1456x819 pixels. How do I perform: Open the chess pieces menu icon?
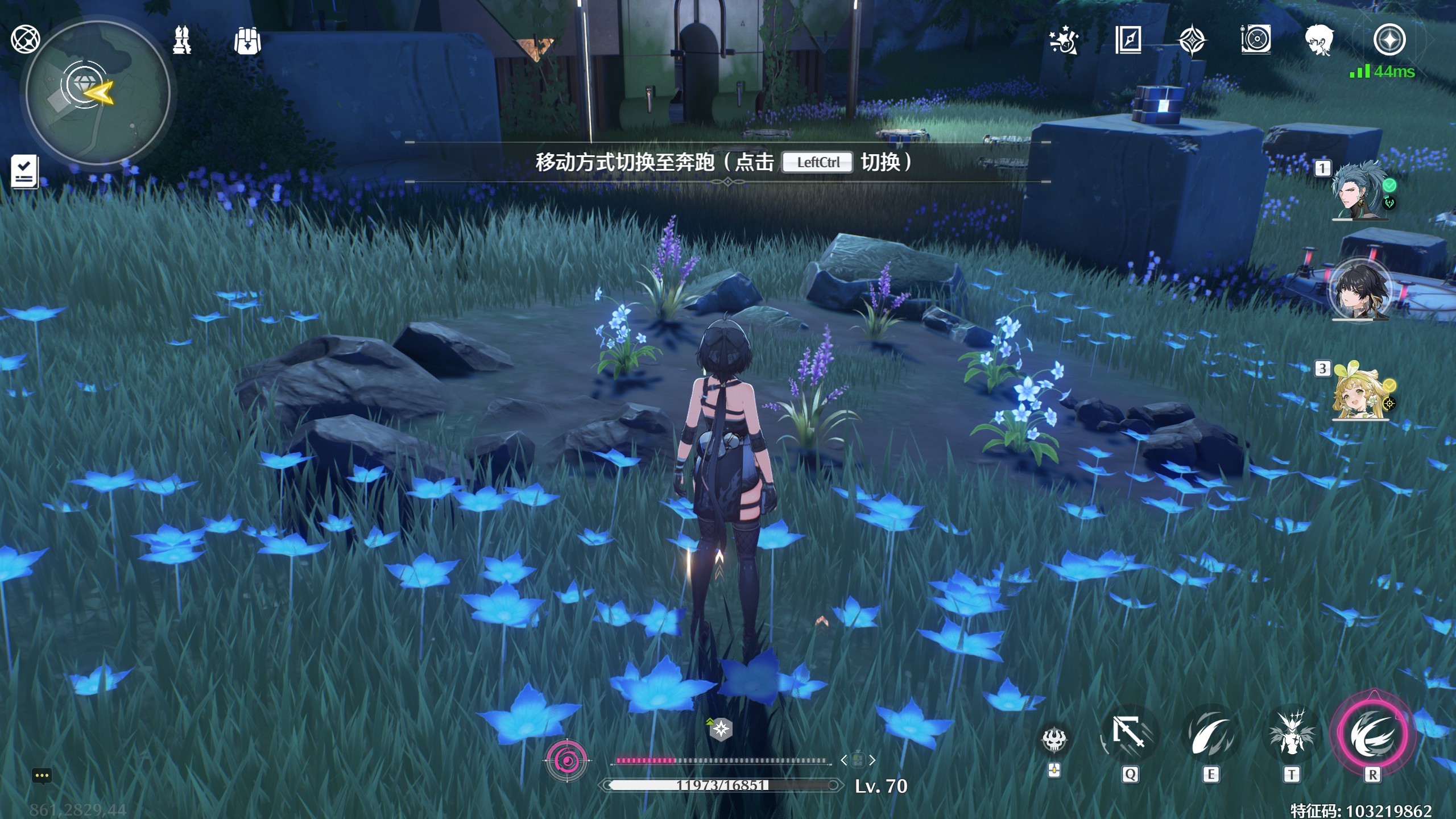coord(182,40)
